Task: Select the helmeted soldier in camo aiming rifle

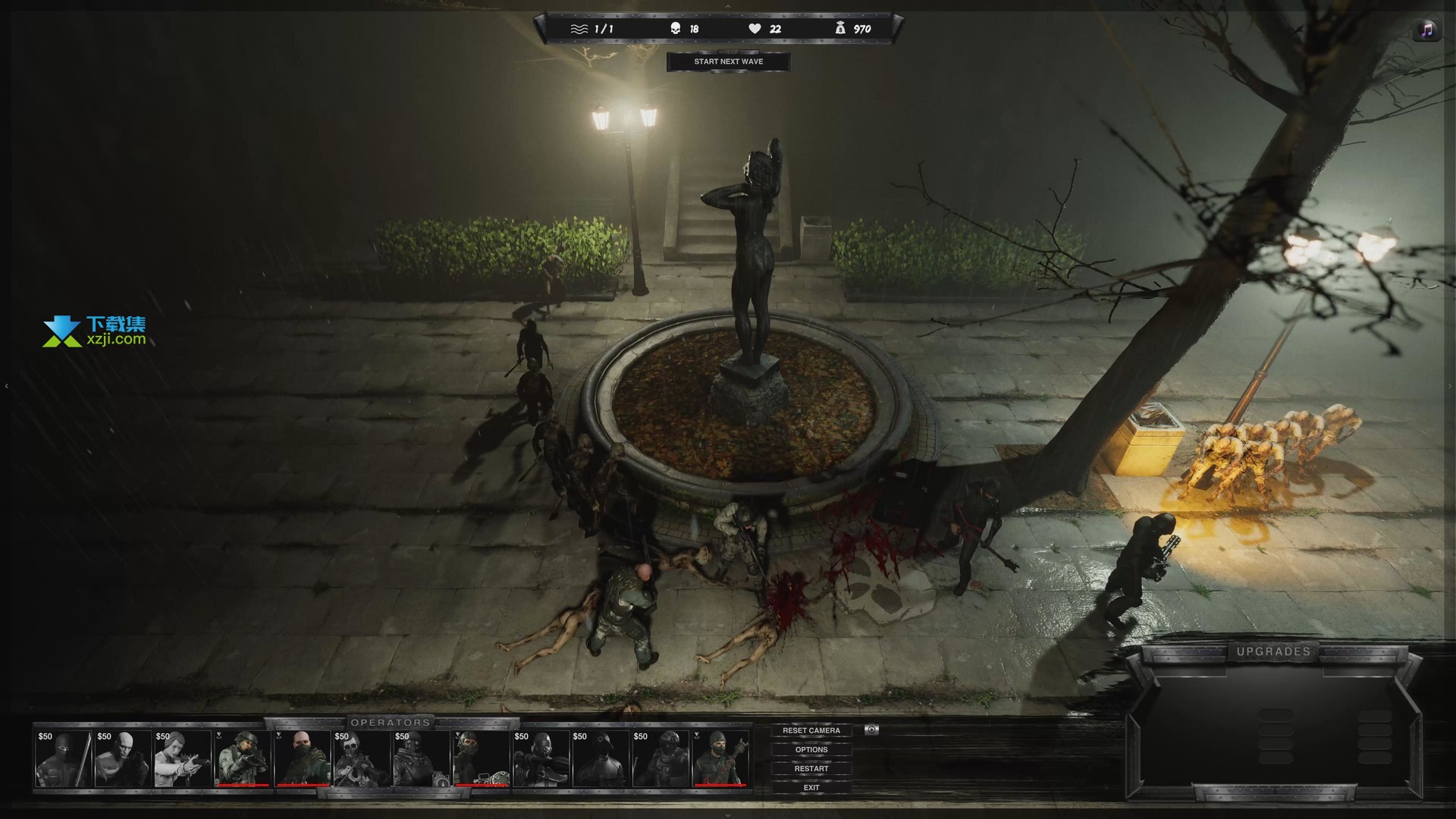Action: [243, 758]
